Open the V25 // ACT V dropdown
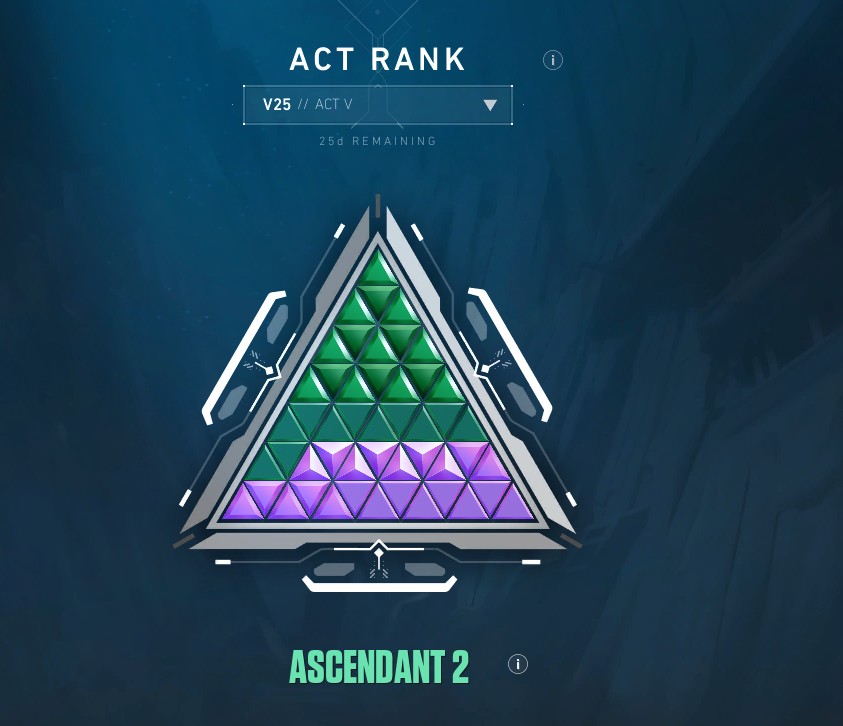Screen dimensions: 843x726 (x=378, y=105)
